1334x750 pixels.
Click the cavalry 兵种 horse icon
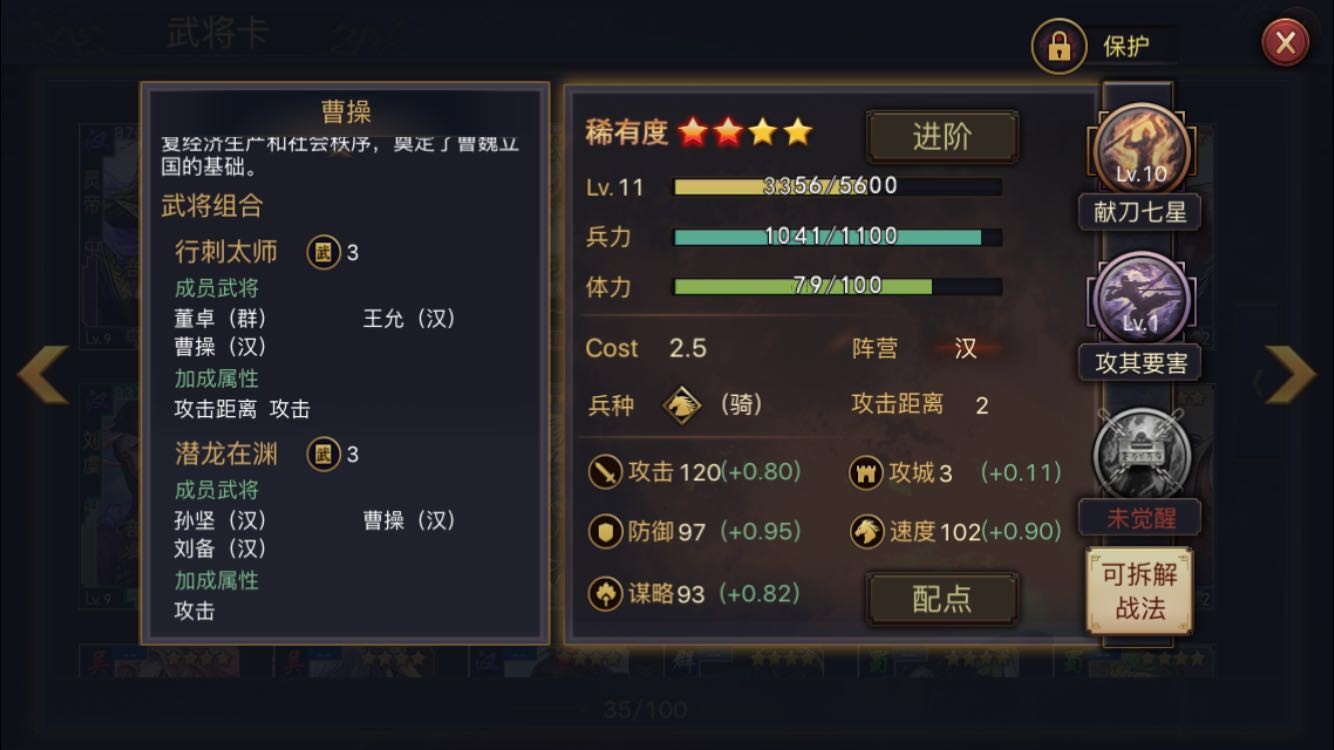point(682,406)
